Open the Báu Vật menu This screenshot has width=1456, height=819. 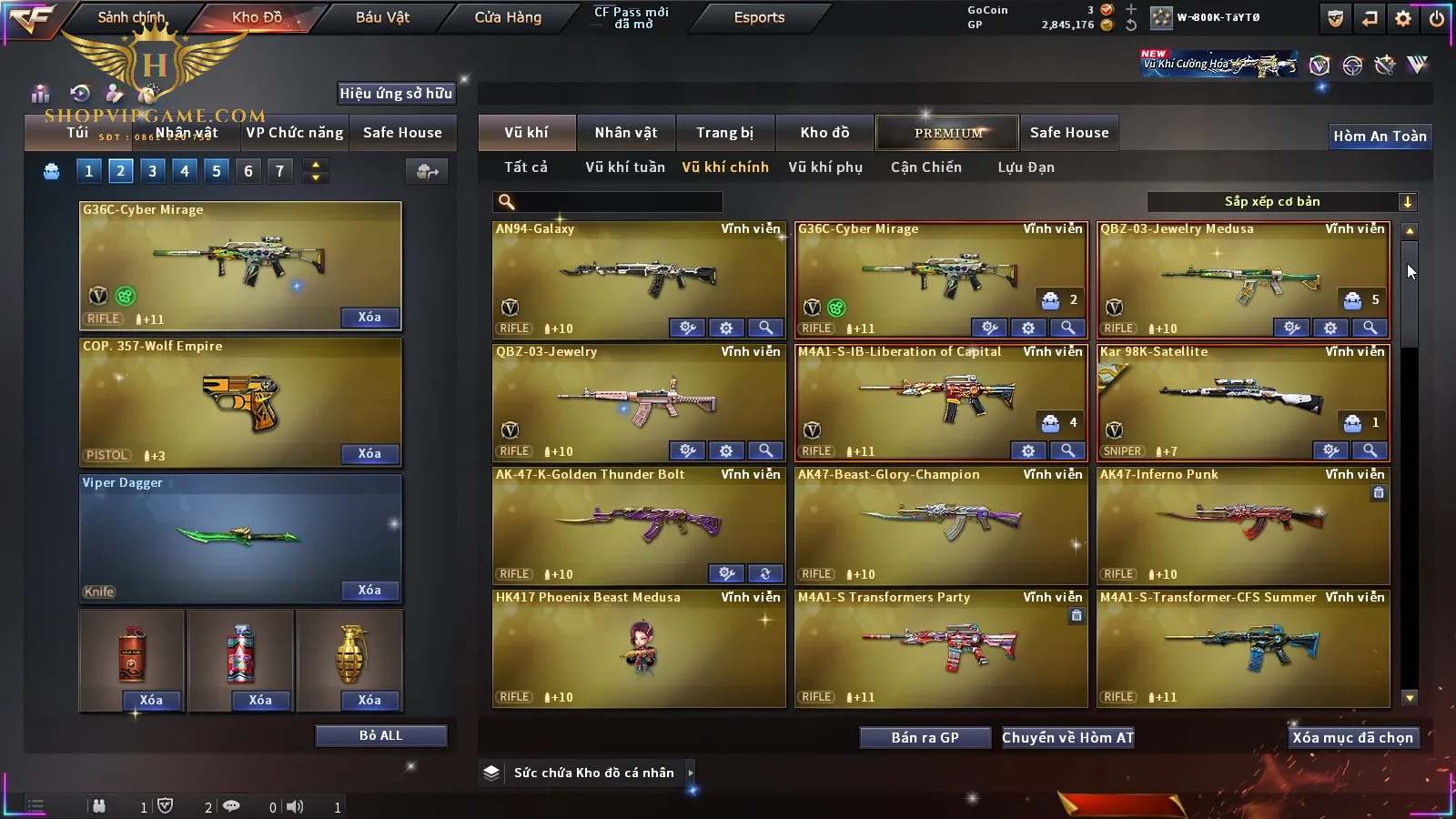pyautogui.click(x=382, y=17)
